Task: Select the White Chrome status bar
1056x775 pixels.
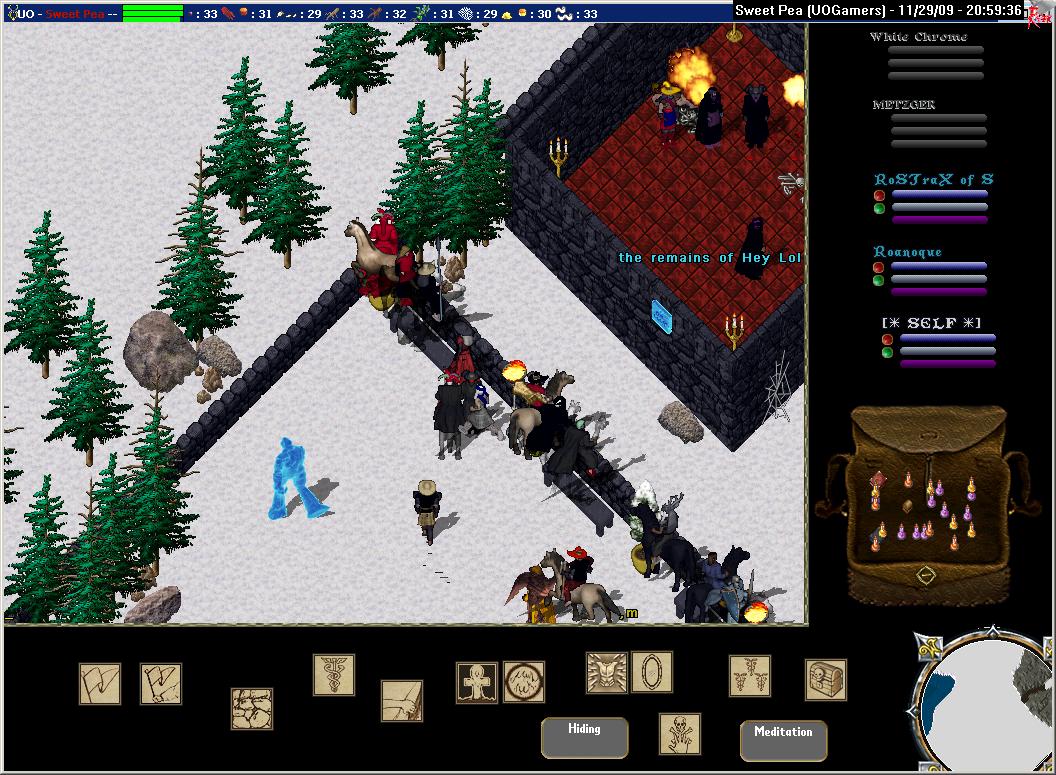Action: [x=935, y=51]
